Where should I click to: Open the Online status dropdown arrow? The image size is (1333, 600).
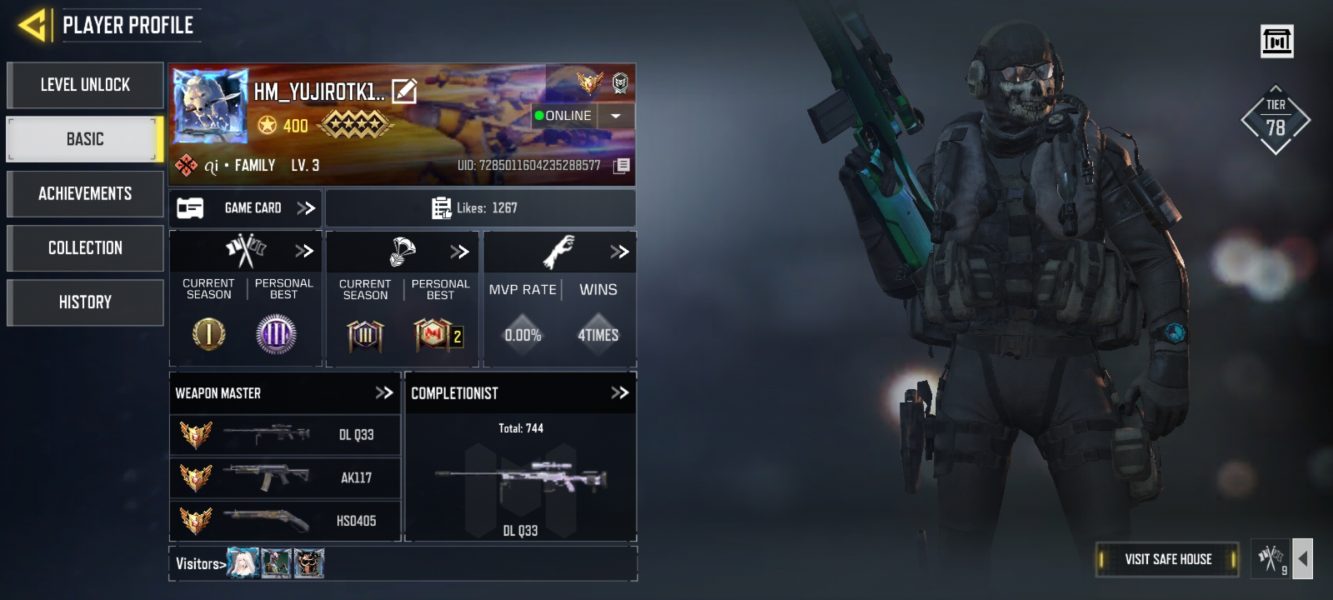click(615, 115)
